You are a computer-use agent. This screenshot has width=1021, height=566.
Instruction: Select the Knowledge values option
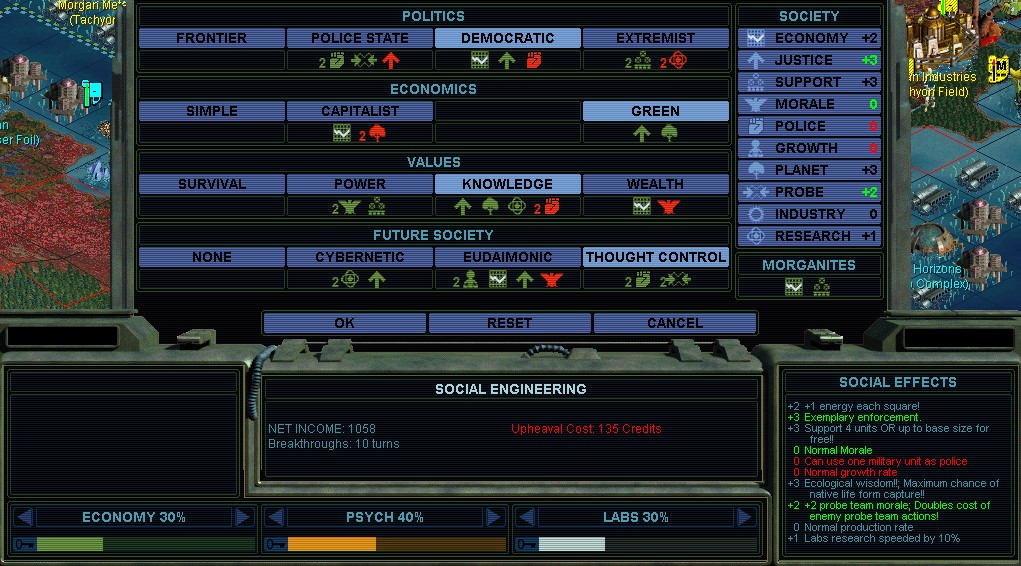(507, 184)
